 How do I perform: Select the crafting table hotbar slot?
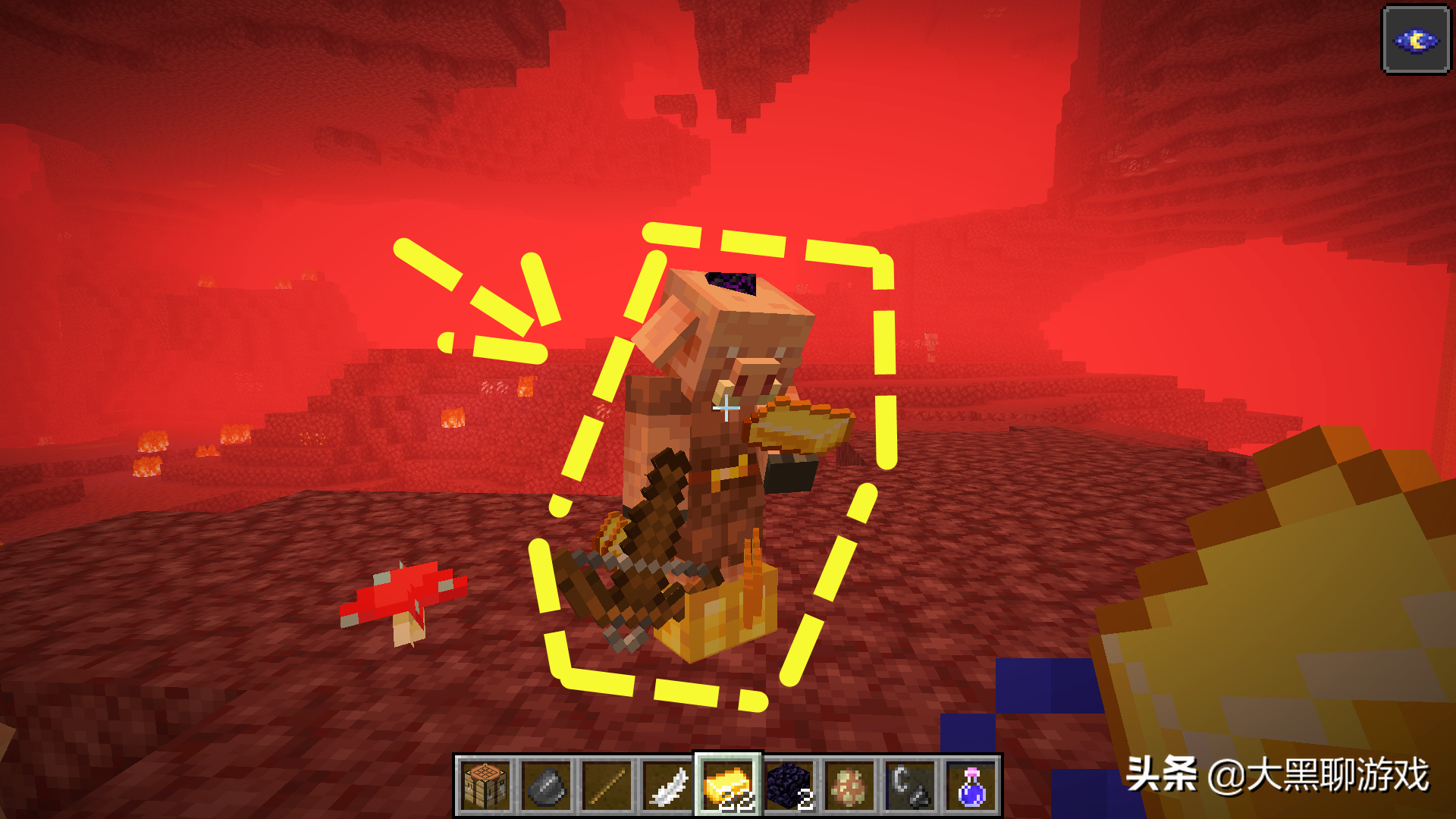pos(485,786)
